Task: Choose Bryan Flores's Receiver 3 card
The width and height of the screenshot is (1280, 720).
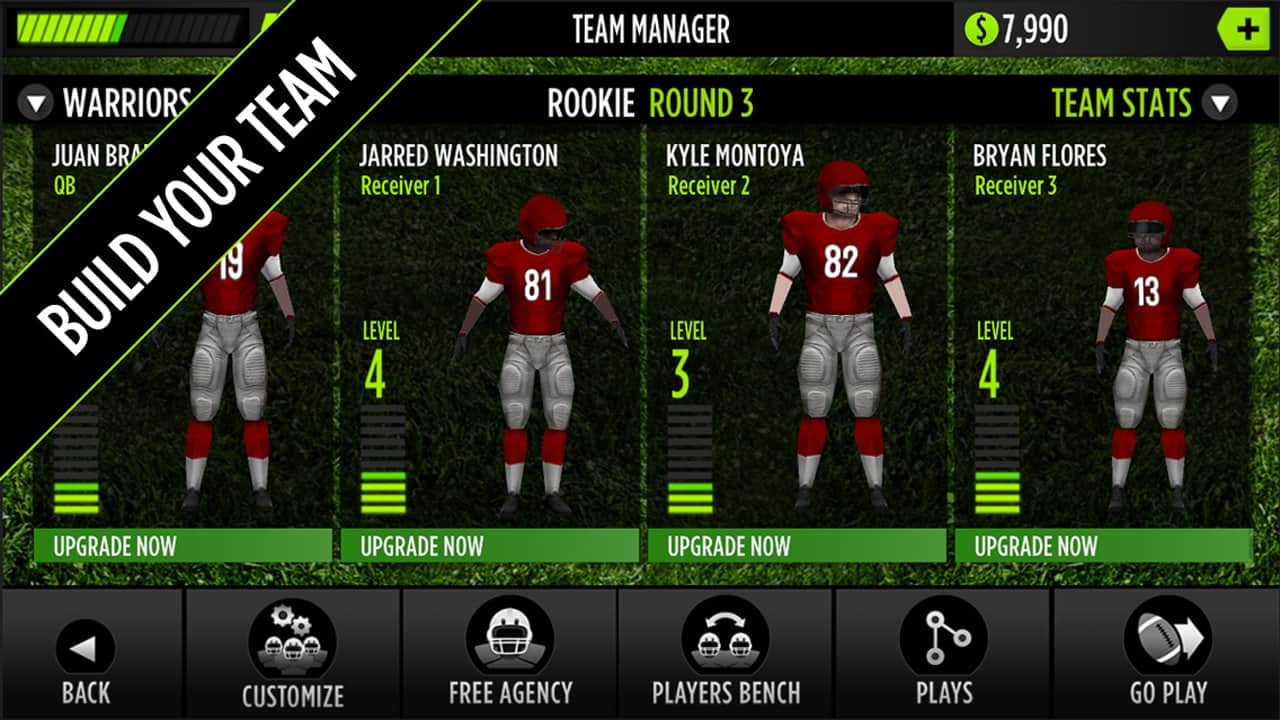Action: tap(1104, 330)
